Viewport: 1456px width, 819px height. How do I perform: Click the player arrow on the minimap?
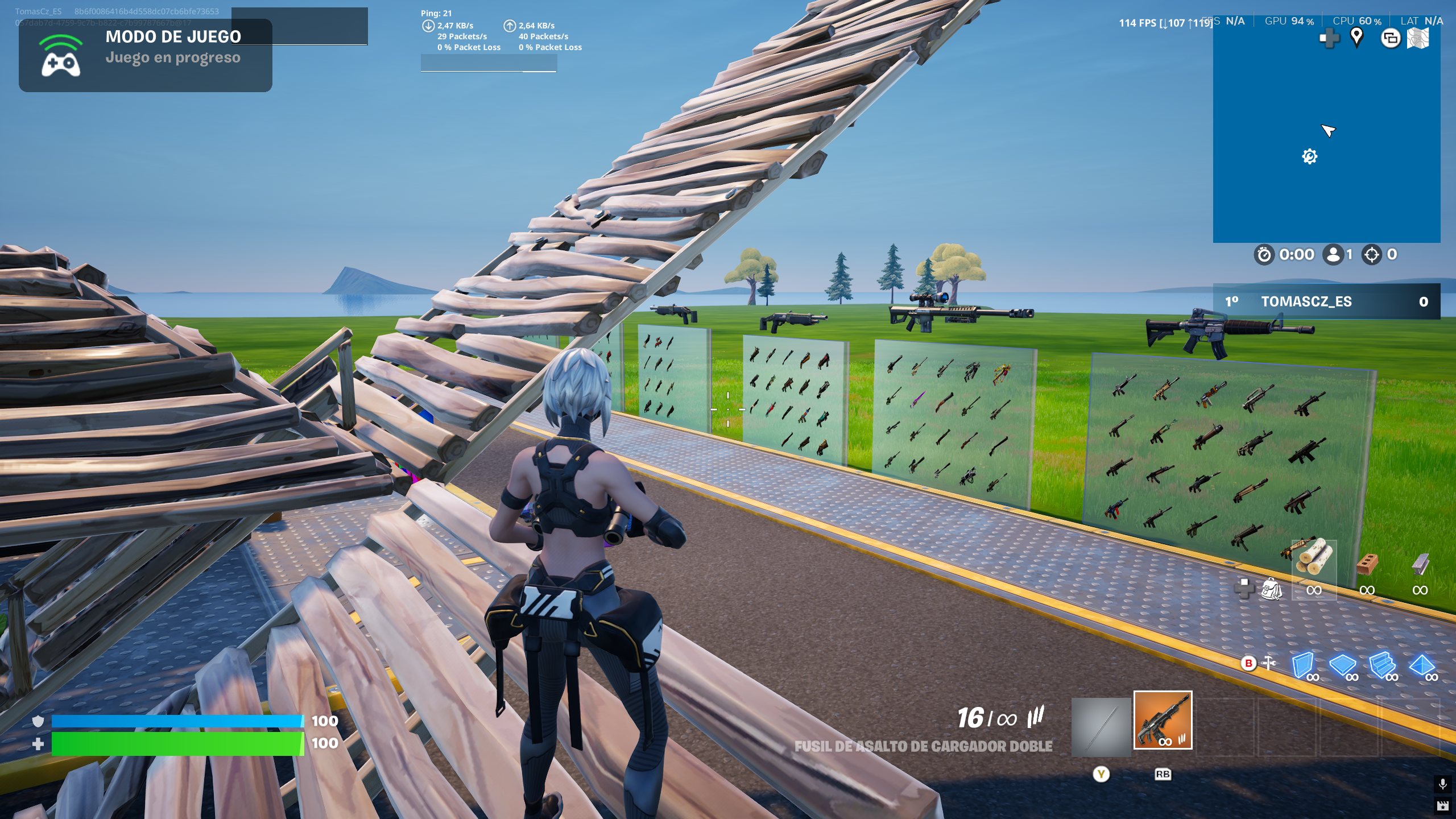click(x=1328, y=131)
